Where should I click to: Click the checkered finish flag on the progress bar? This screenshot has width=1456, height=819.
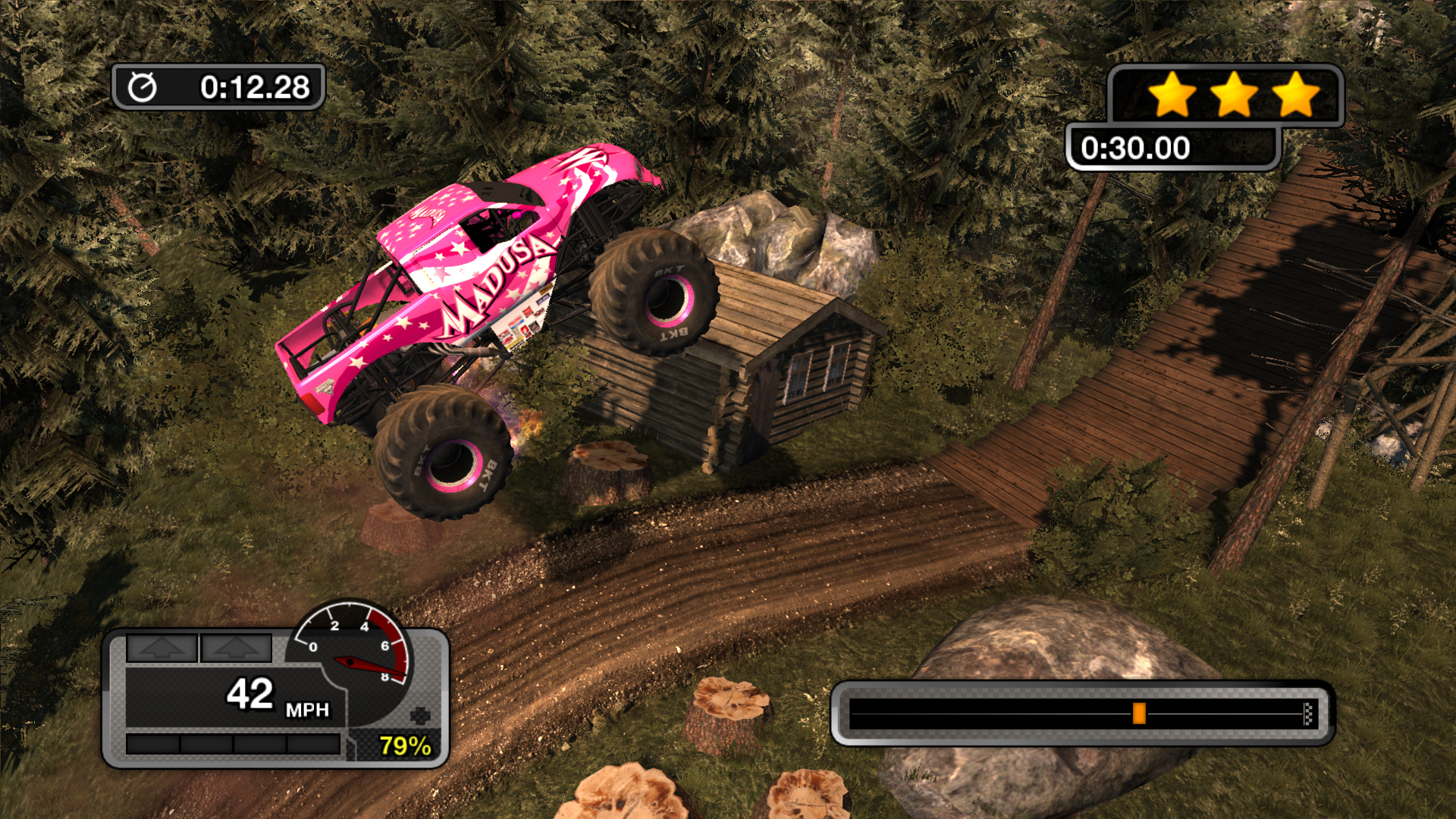(1307, 714)
